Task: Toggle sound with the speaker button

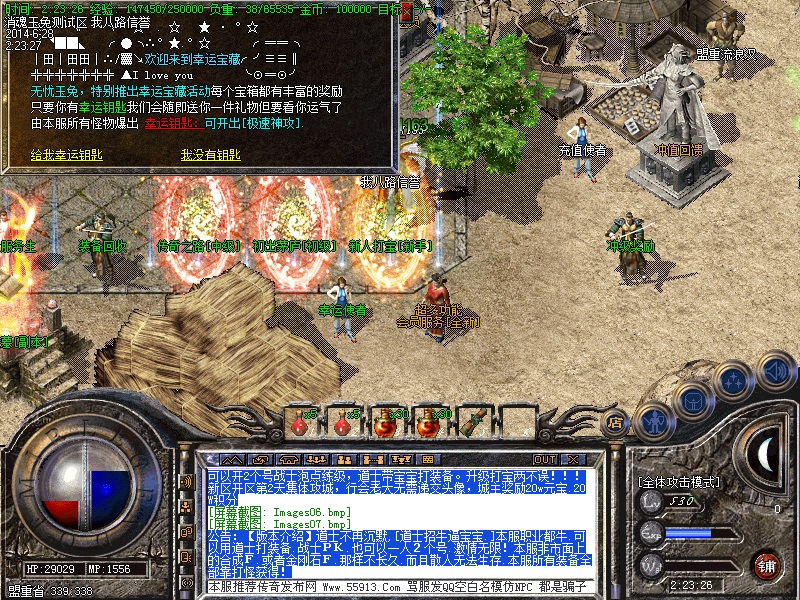Action: (775, 371)
